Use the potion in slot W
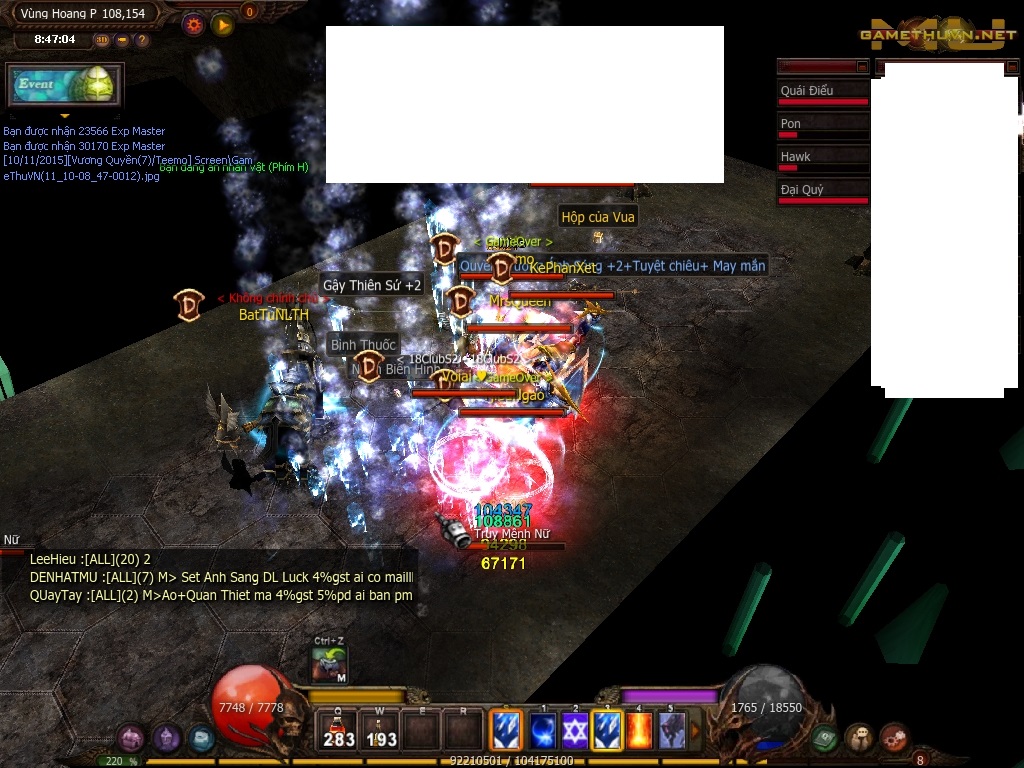The height and width of the screenshot is (768, 1024). 381,731
